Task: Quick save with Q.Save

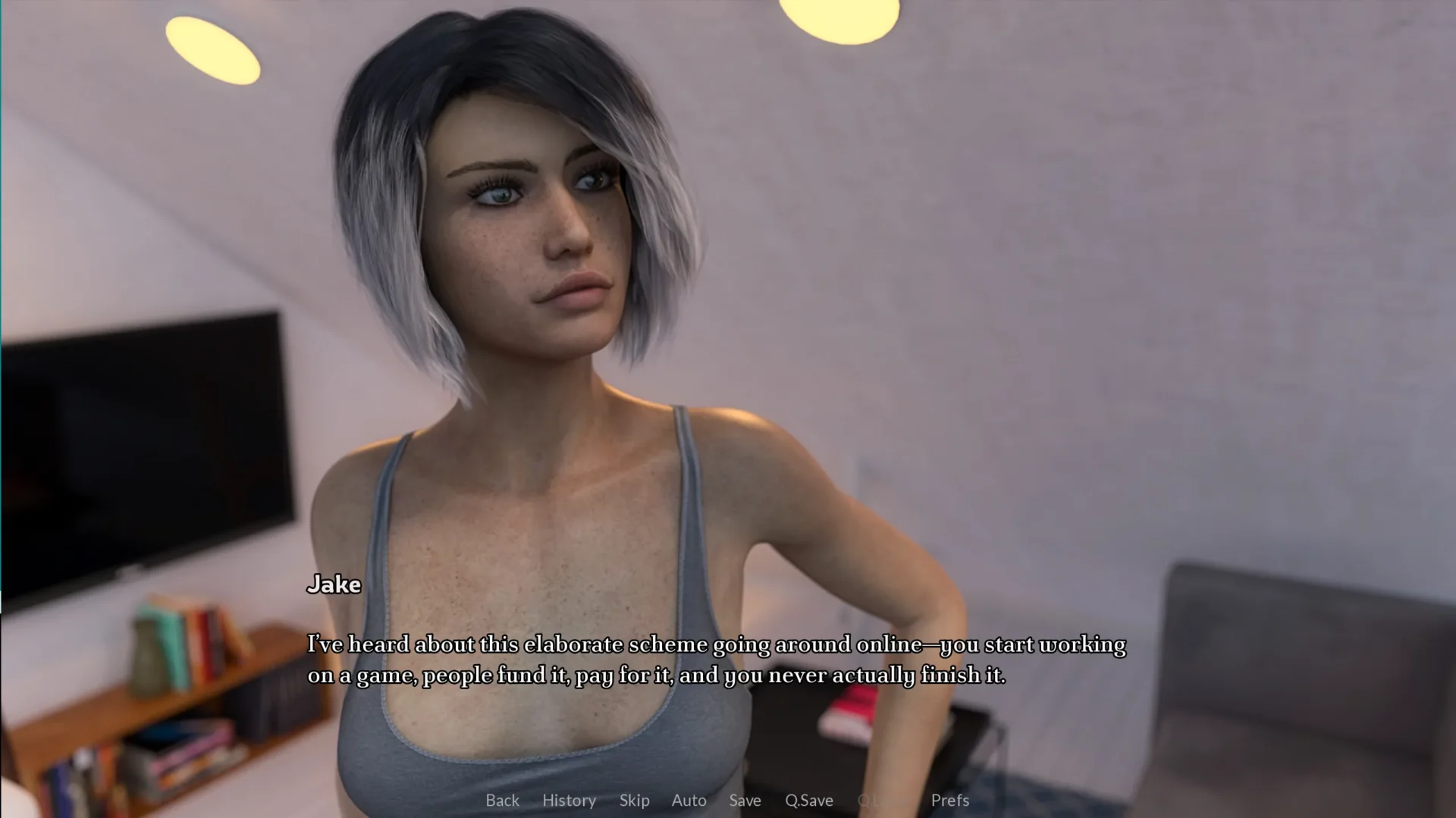Action: (x=808, y=801)
